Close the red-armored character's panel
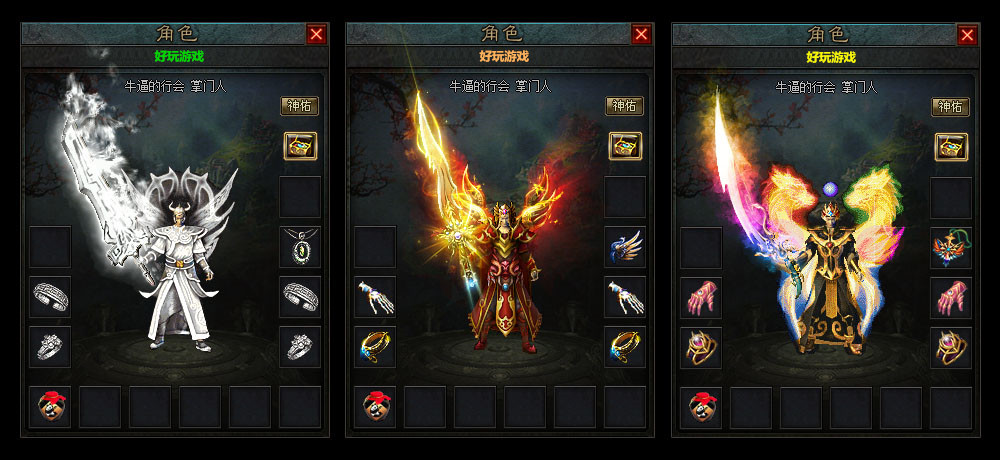This screenshot has height=460, width=1000. point(641,34)
